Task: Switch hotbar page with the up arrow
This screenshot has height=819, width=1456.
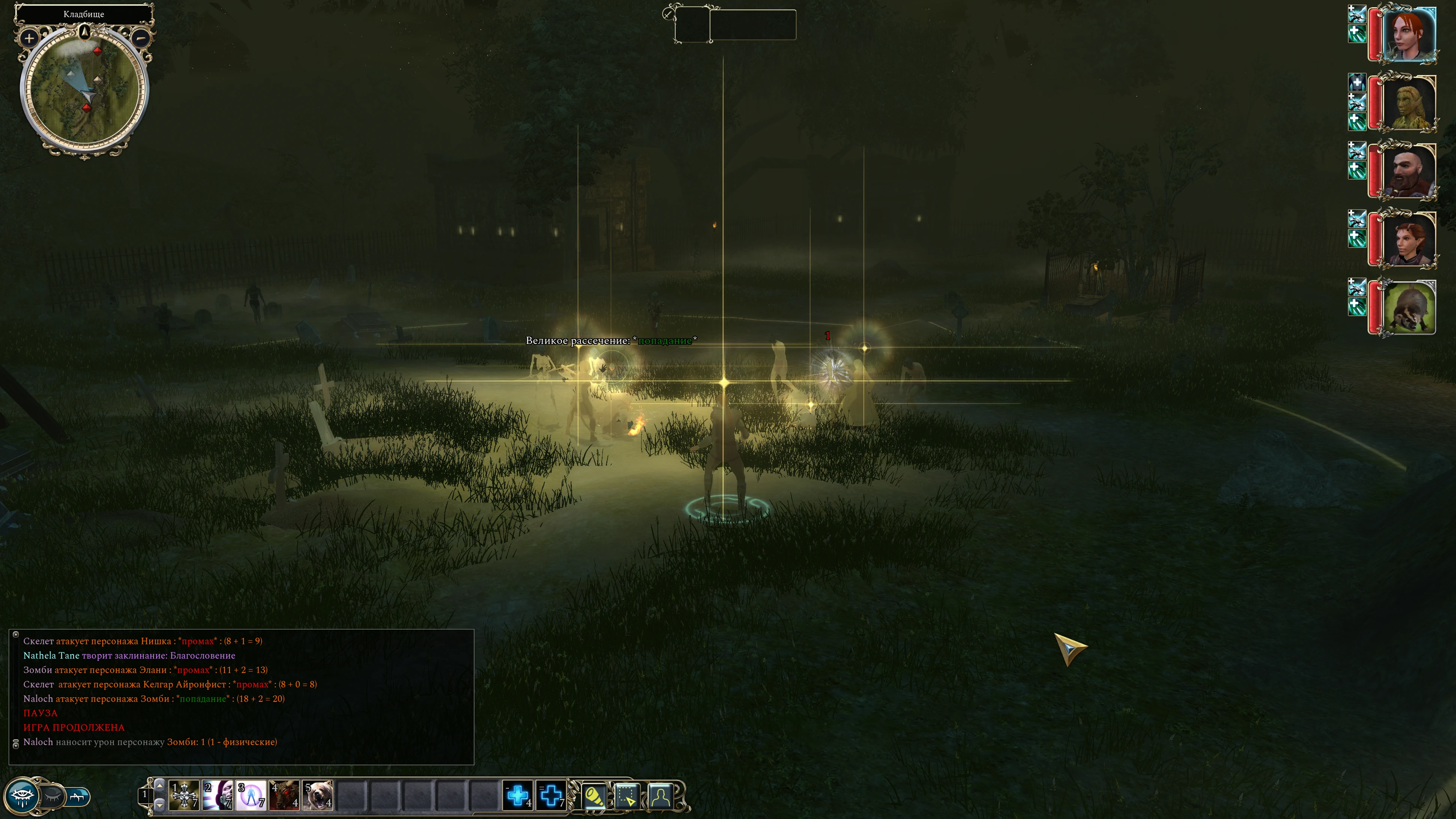Action: tap(160, 786)
